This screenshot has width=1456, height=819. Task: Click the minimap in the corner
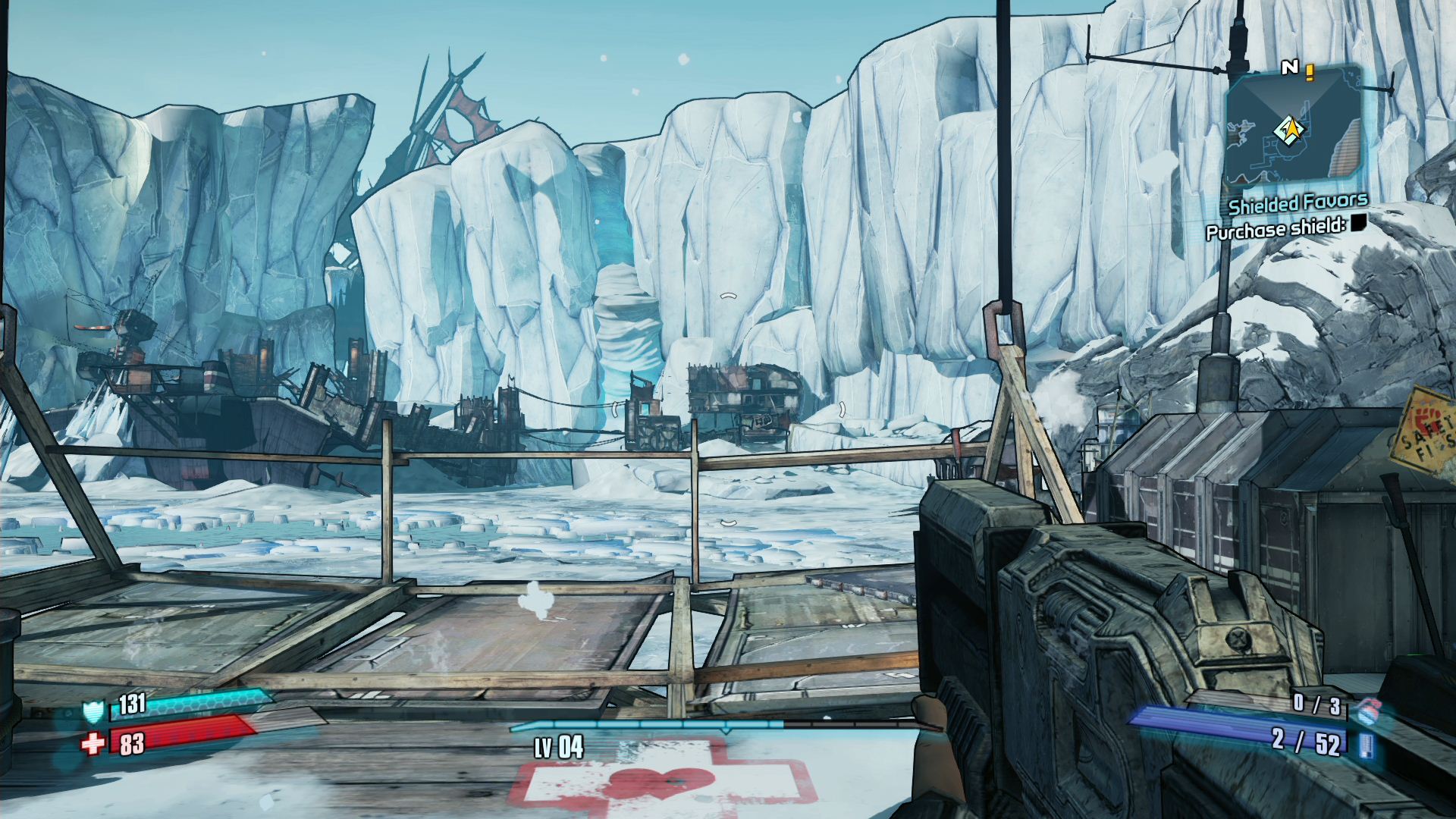(x=1293, y=130)
